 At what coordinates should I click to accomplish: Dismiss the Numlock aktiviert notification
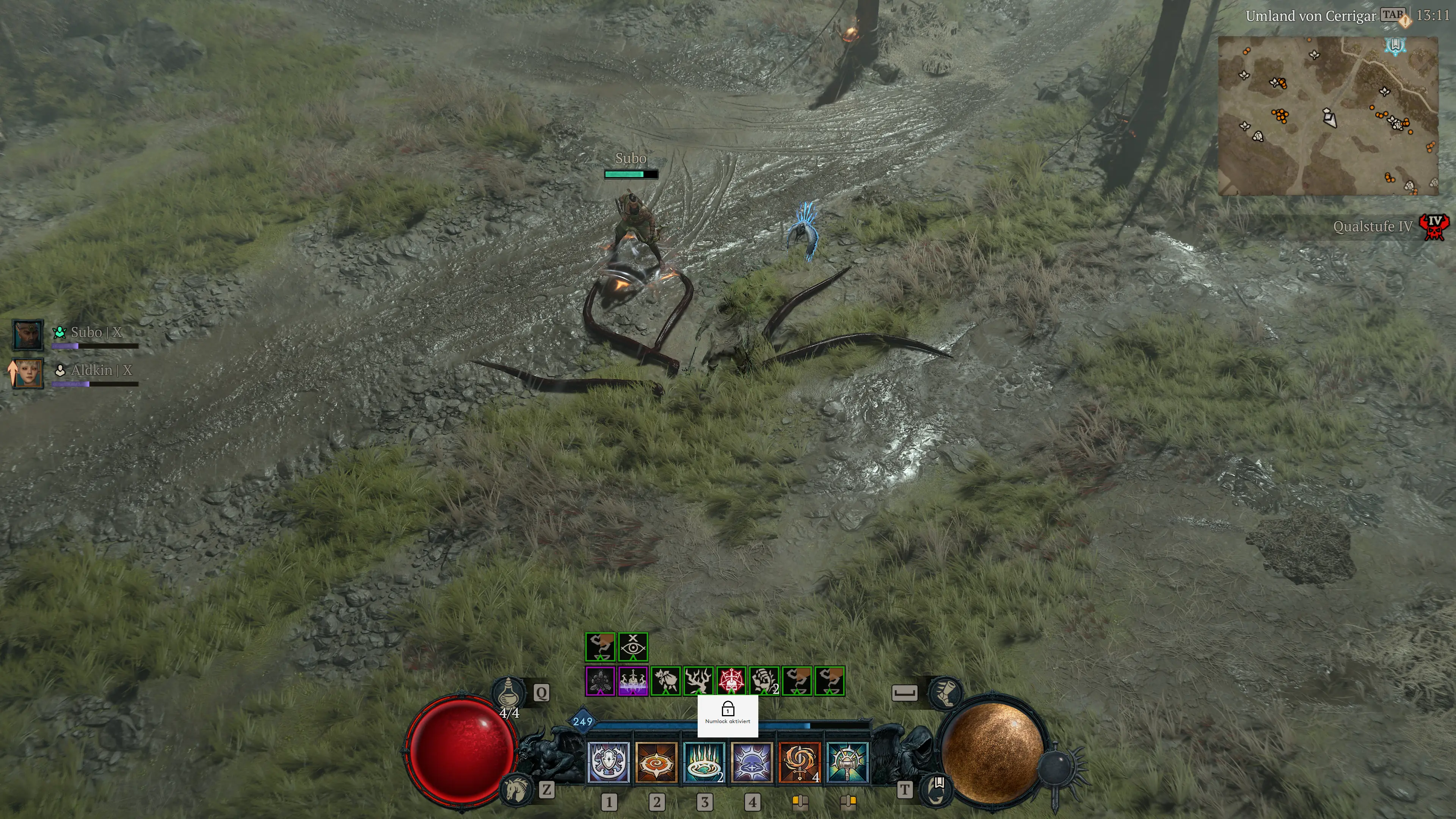[x=728, y=715]
